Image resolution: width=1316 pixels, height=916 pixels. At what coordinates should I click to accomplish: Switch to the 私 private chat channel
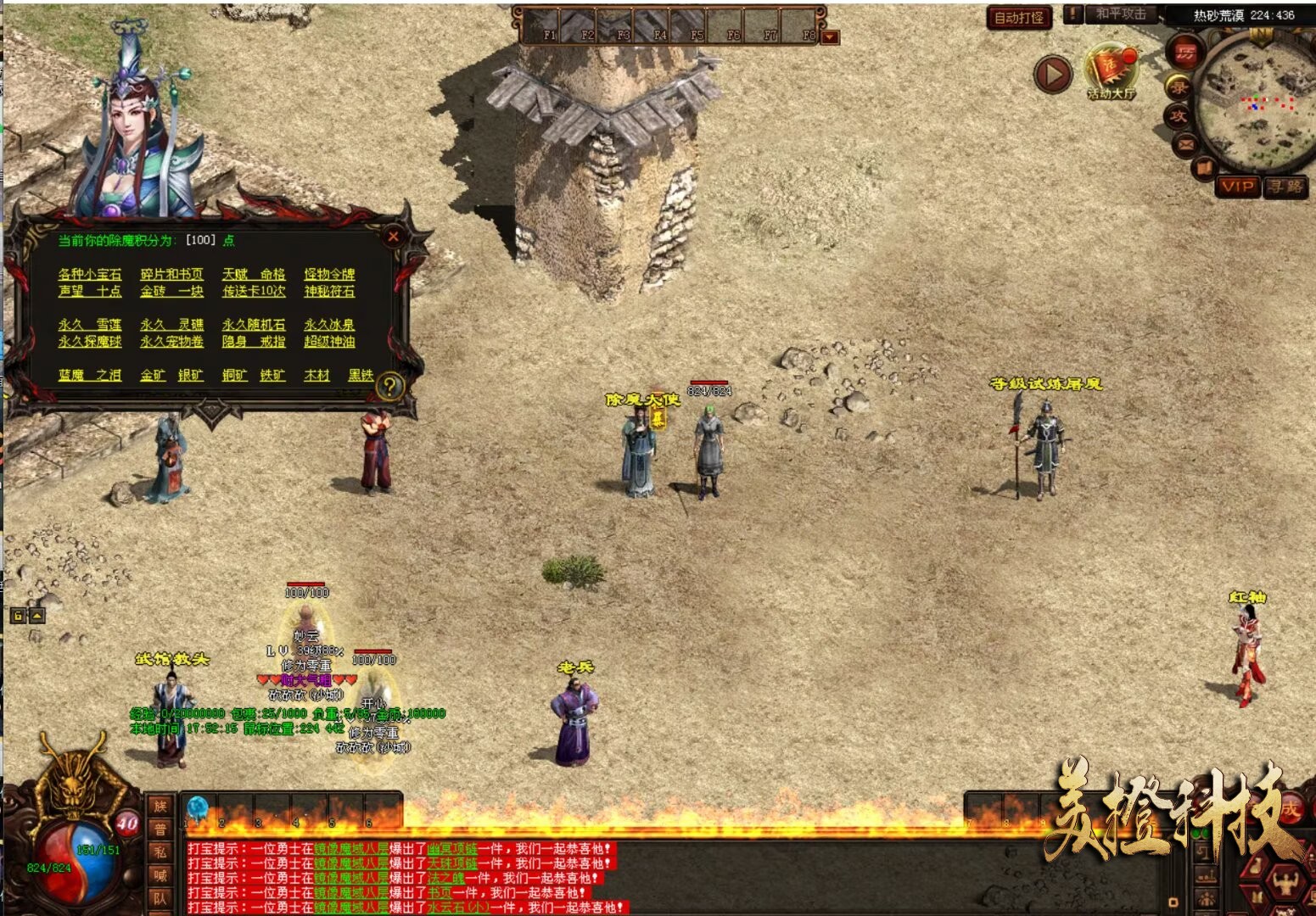pos(160,852)
